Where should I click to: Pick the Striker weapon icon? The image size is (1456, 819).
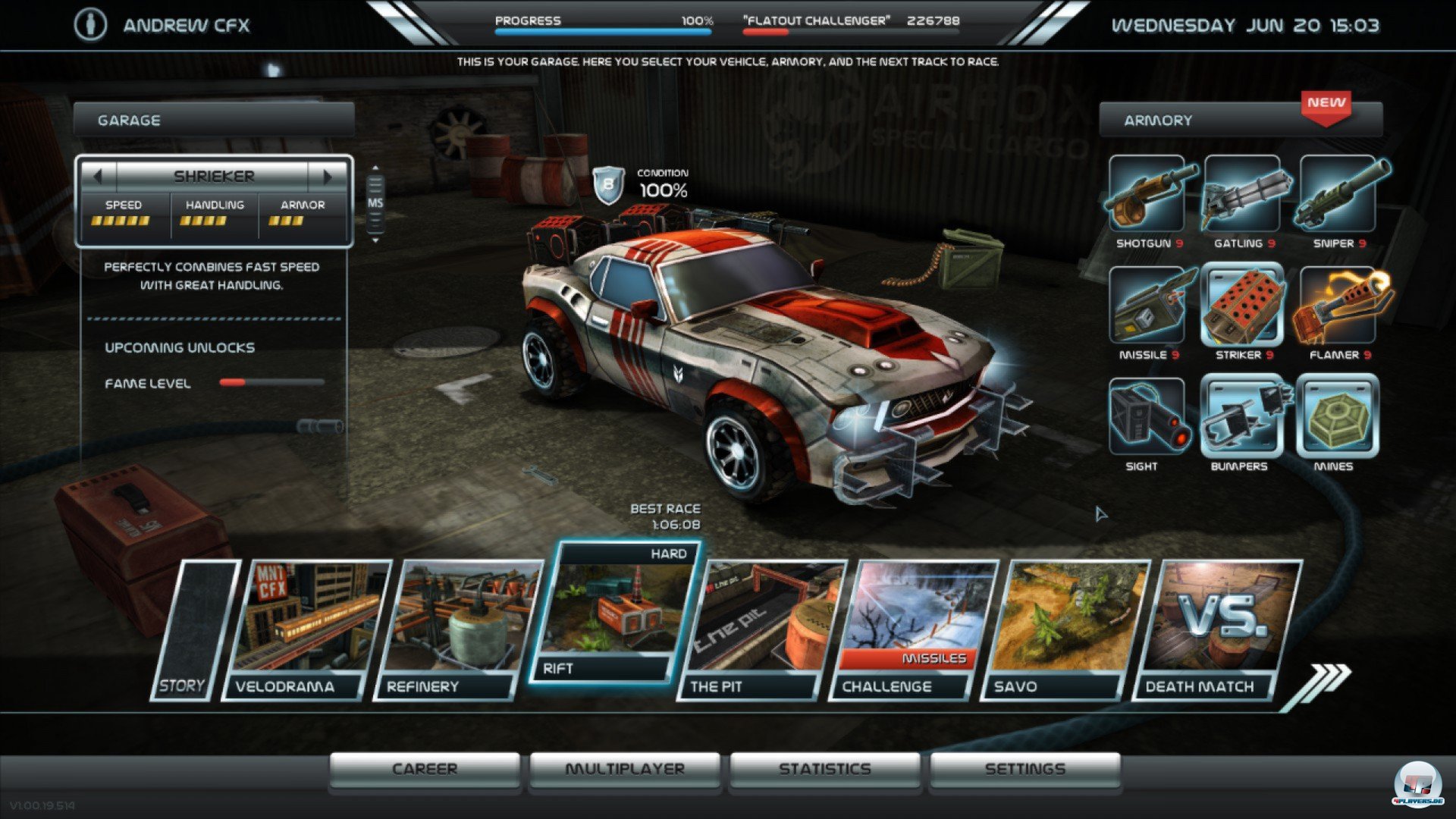(1243, 306)
